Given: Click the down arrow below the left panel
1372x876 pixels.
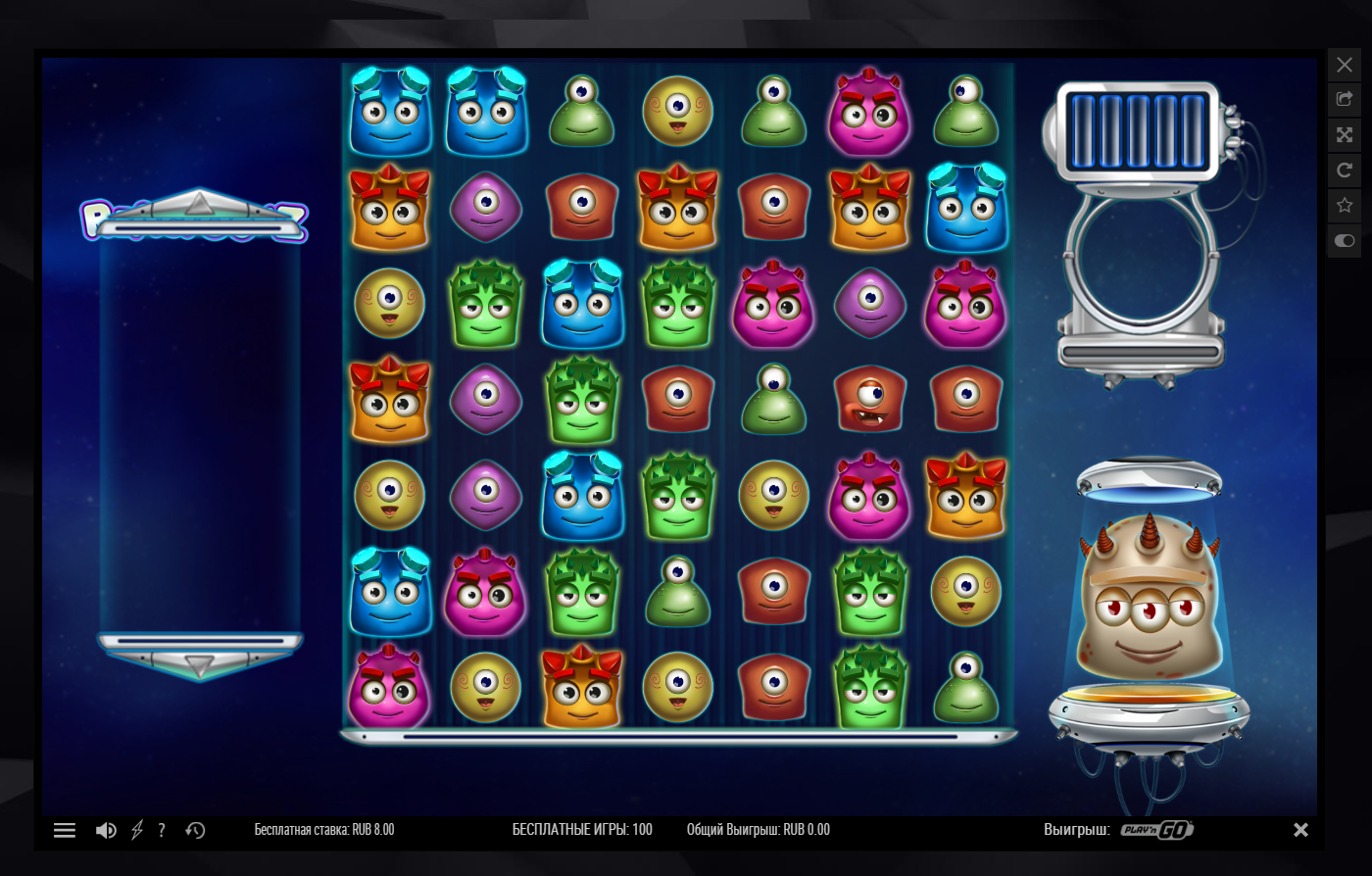Looking at the screenshot, I should pos(200,665).
